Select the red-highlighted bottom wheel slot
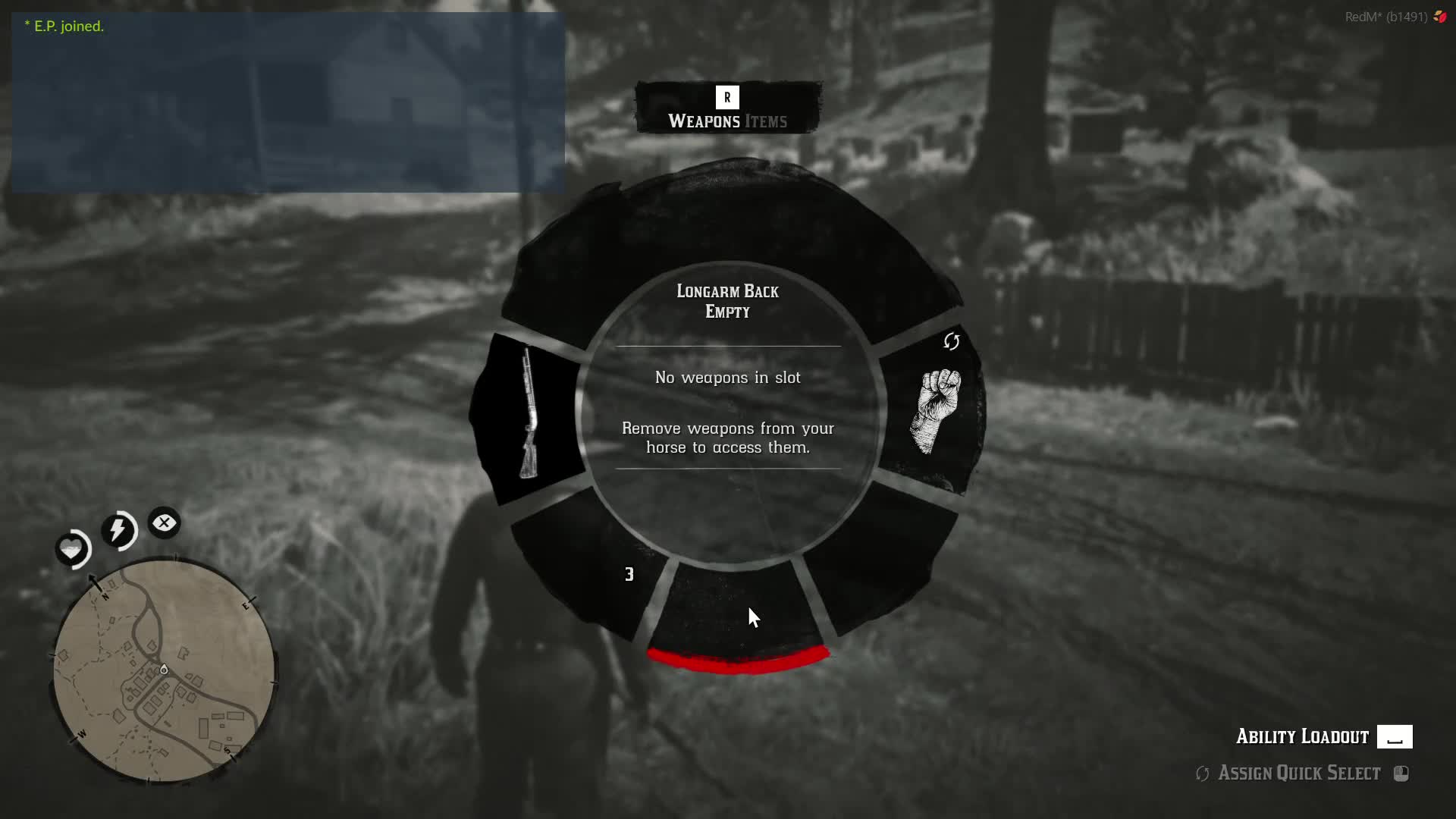1456x819 pixels. pos(737,614)
